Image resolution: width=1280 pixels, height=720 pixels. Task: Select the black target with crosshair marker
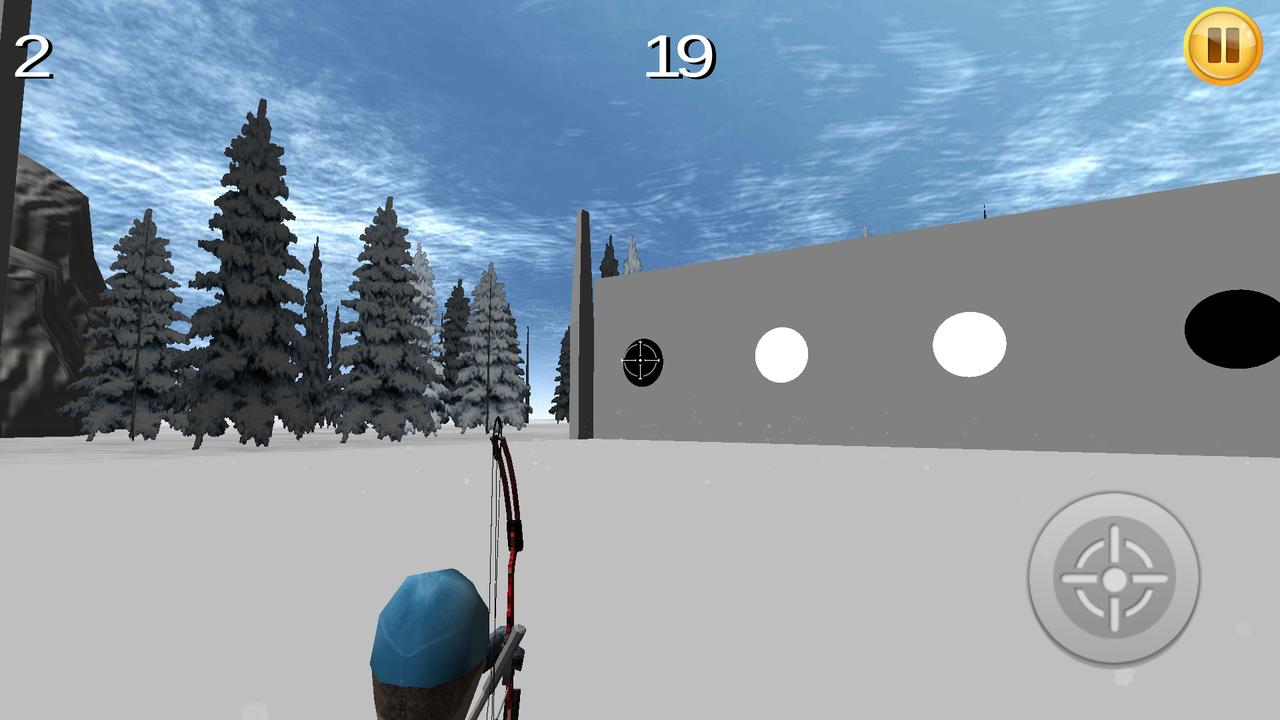(x=643, y=360)
